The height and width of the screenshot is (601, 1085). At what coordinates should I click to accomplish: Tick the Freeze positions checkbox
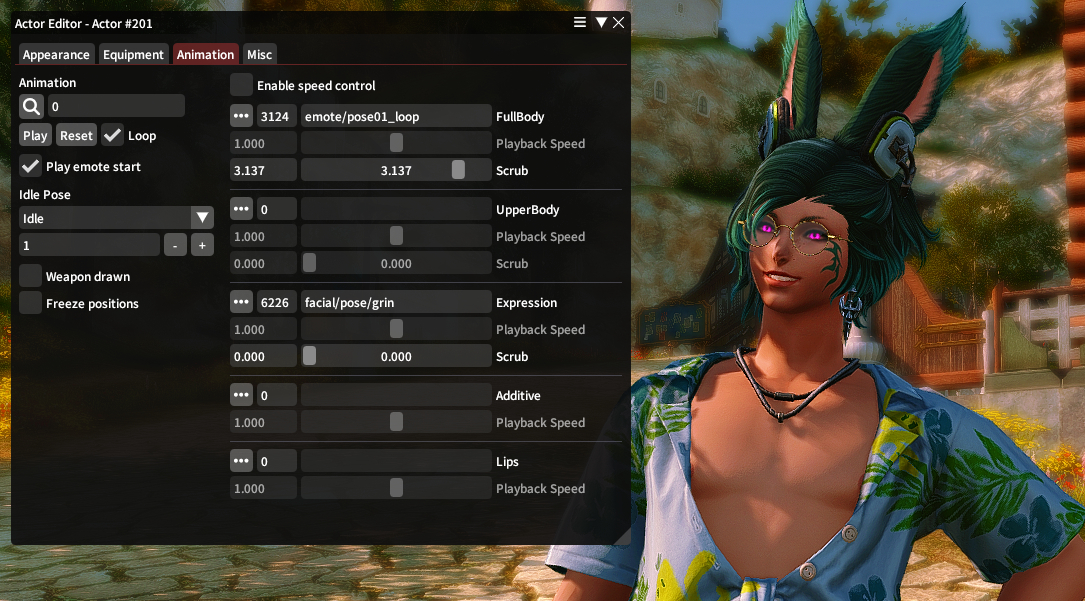pos(31,304)
